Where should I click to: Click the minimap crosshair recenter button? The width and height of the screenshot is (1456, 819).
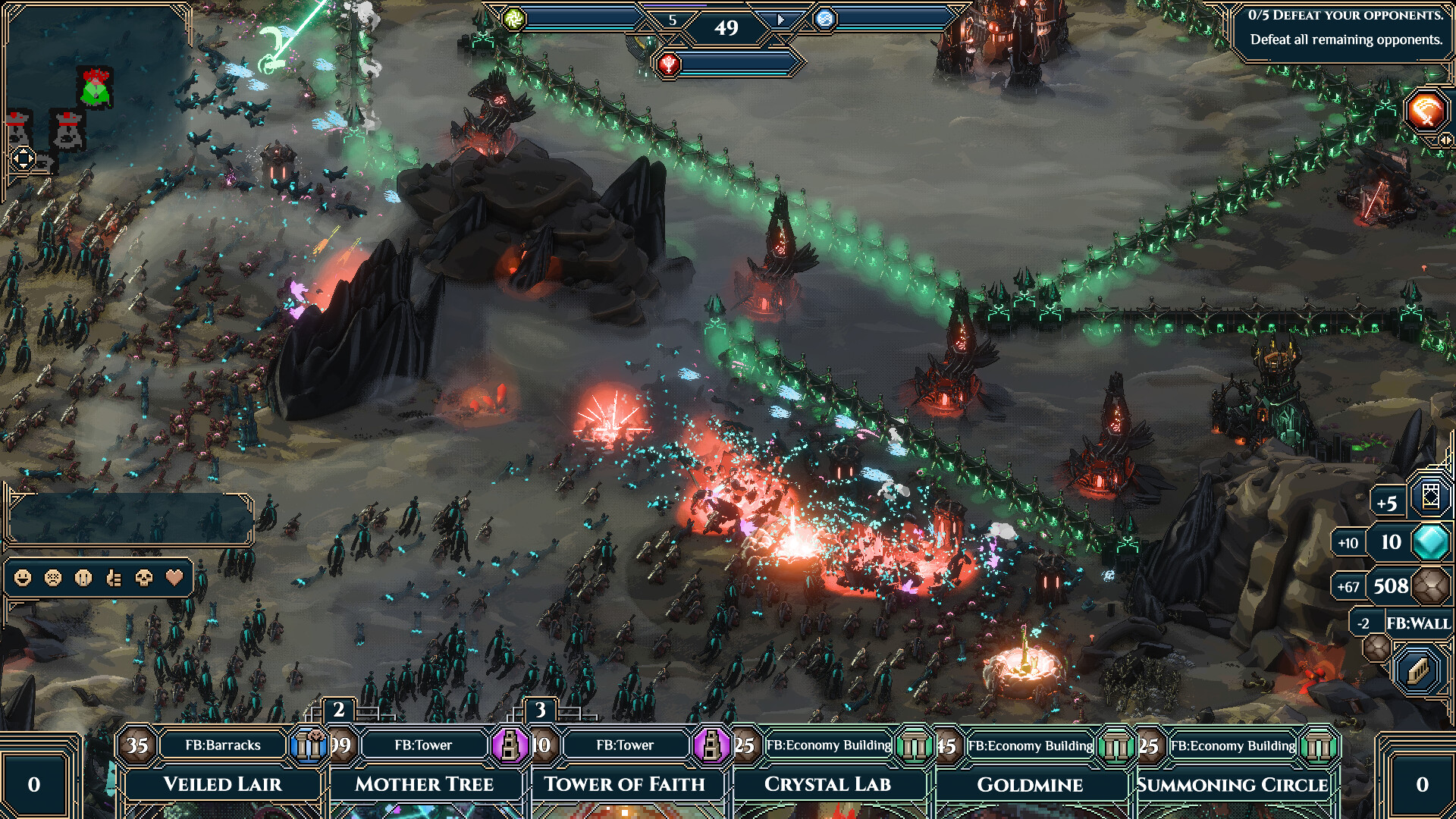tap(23, 158)
